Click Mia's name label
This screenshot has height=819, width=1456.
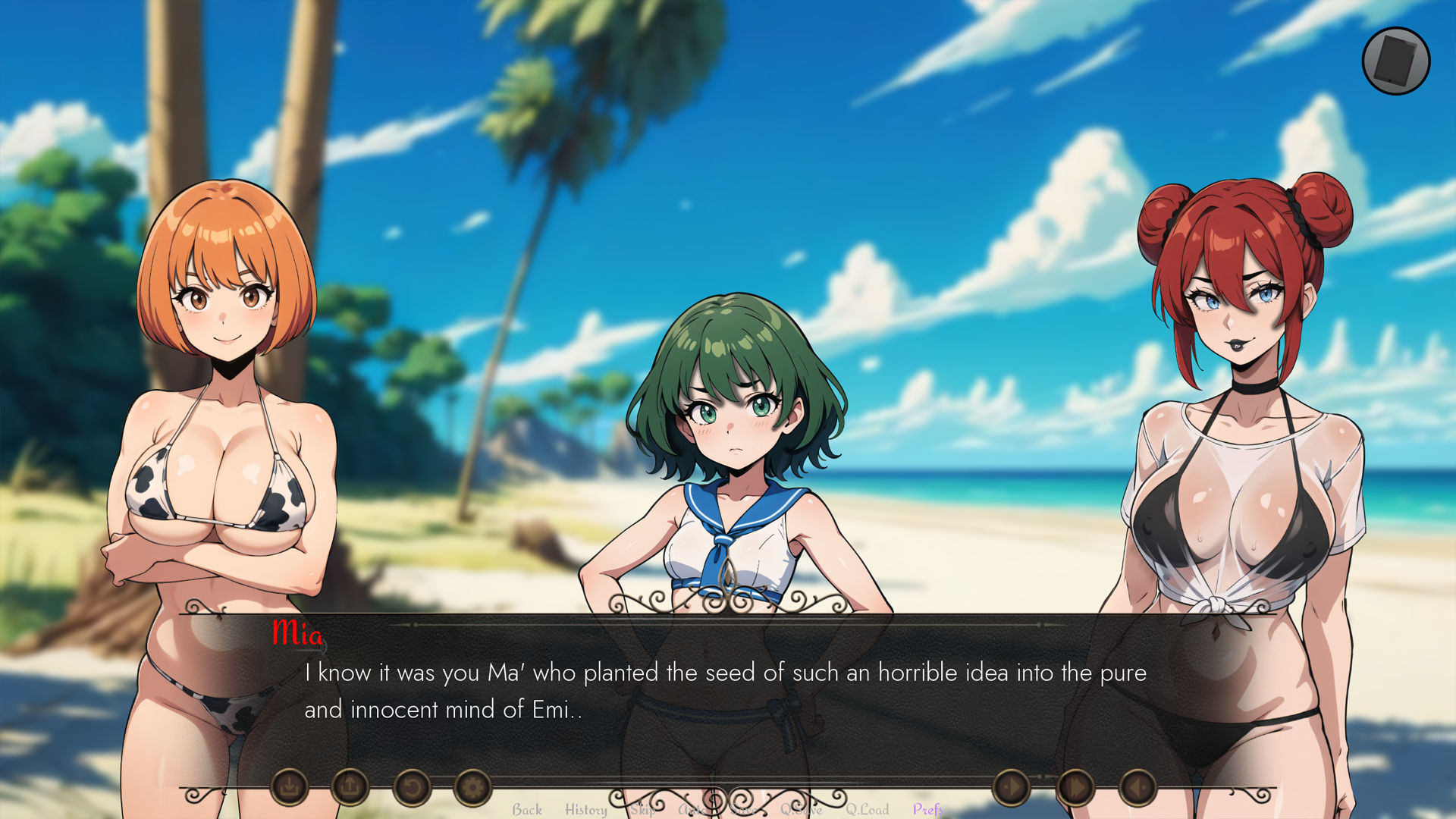(x=300, y=635)
